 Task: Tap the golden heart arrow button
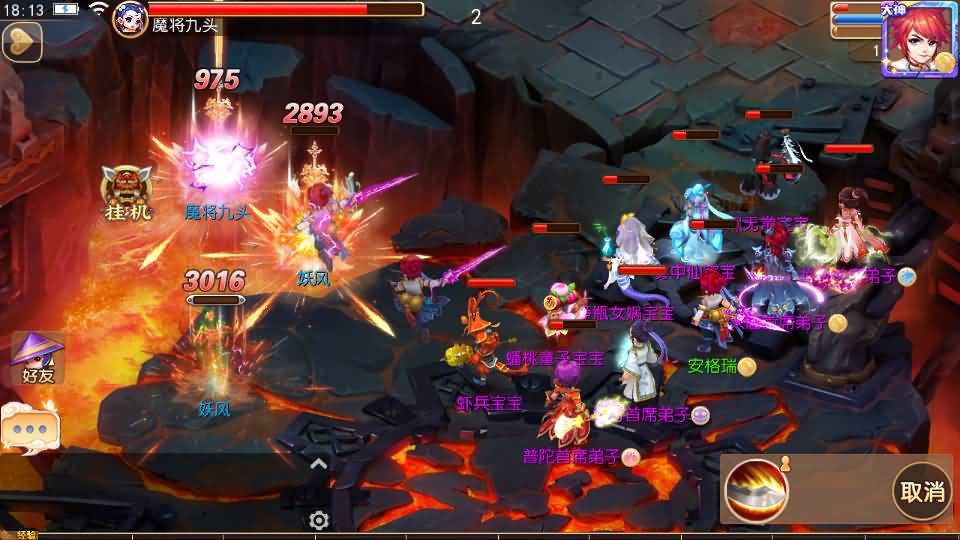point(20,43)
